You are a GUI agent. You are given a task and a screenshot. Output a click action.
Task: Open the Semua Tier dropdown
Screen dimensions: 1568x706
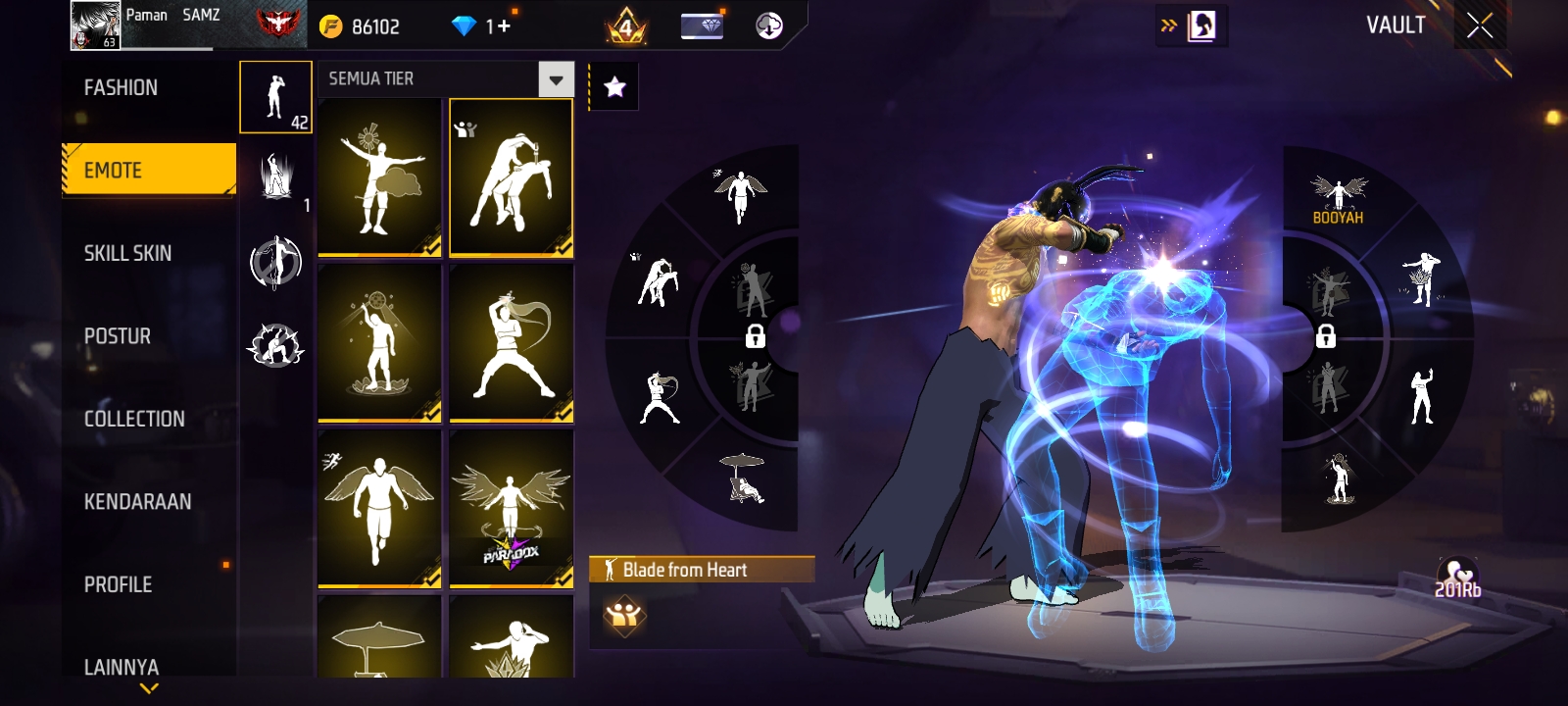coord(556,79)
